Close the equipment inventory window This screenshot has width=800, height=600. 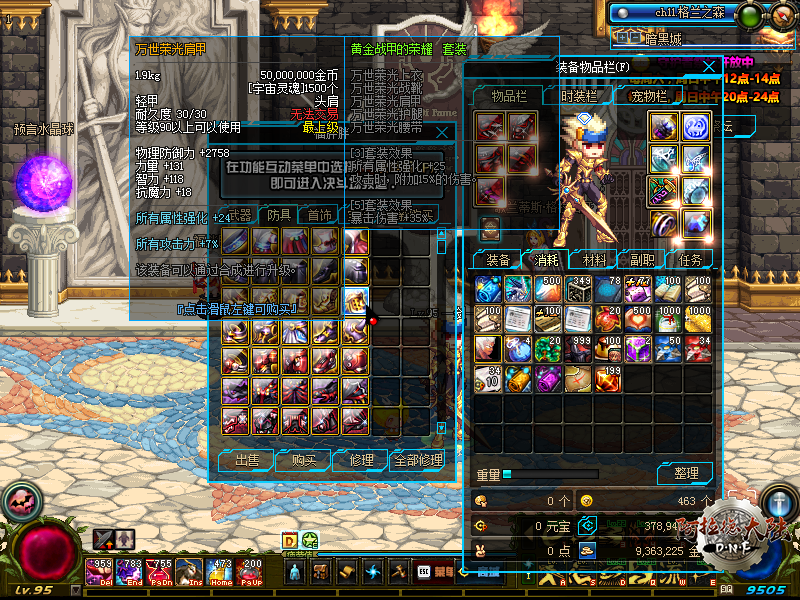(709, 67)
